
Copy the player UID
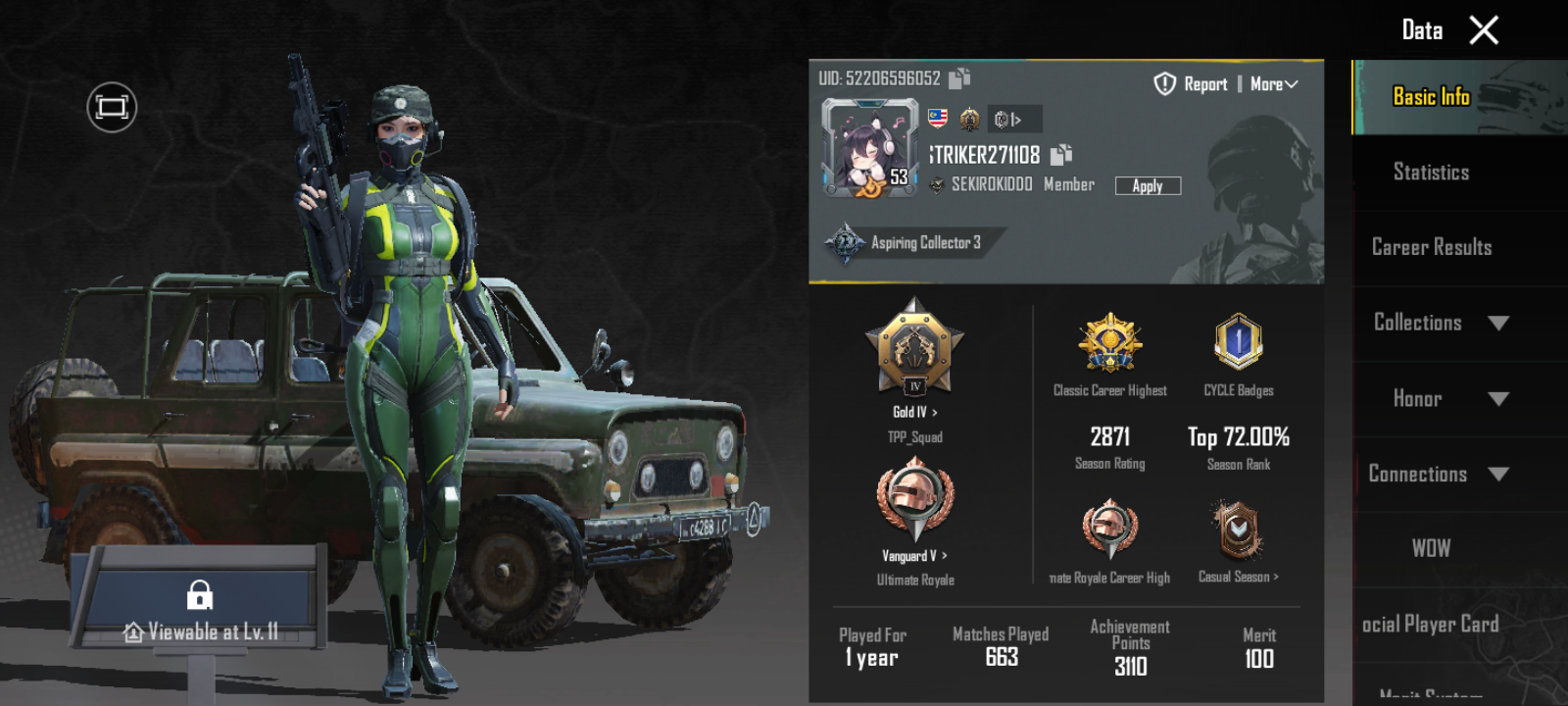click(960, 78)
